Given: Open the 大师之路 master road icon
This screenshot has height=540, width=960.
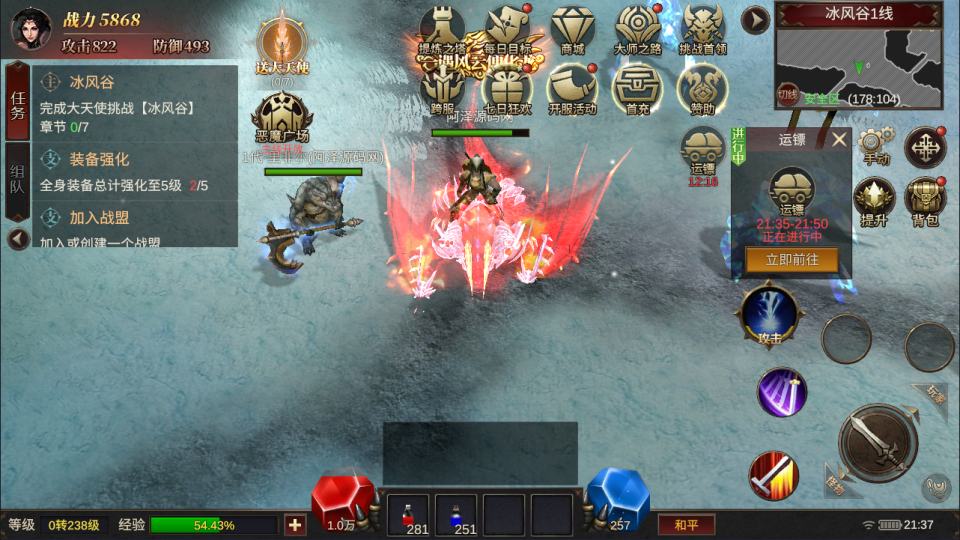Looking at the screenshot, I should [x=637, y=28].
